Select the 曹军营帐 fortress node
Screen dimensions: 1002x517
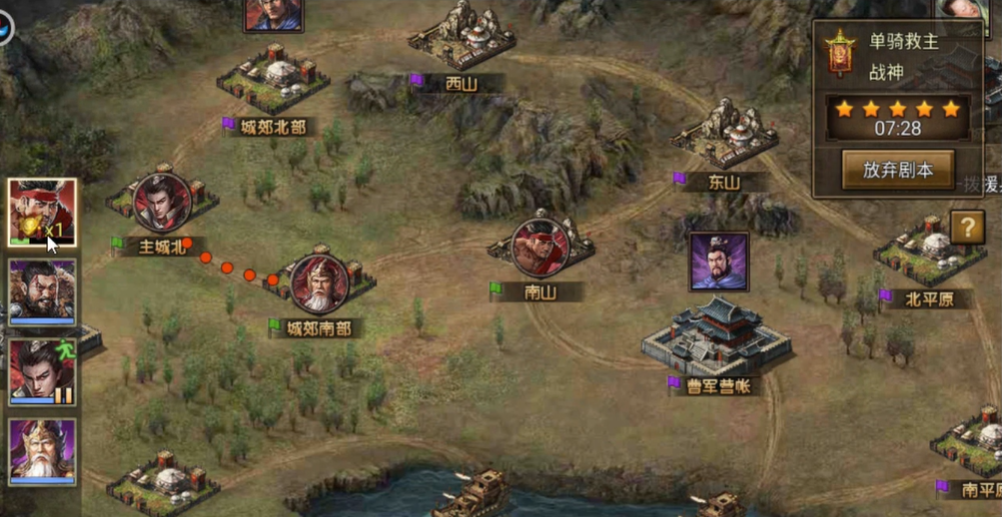pyautogui.click(x=716, y=337)
